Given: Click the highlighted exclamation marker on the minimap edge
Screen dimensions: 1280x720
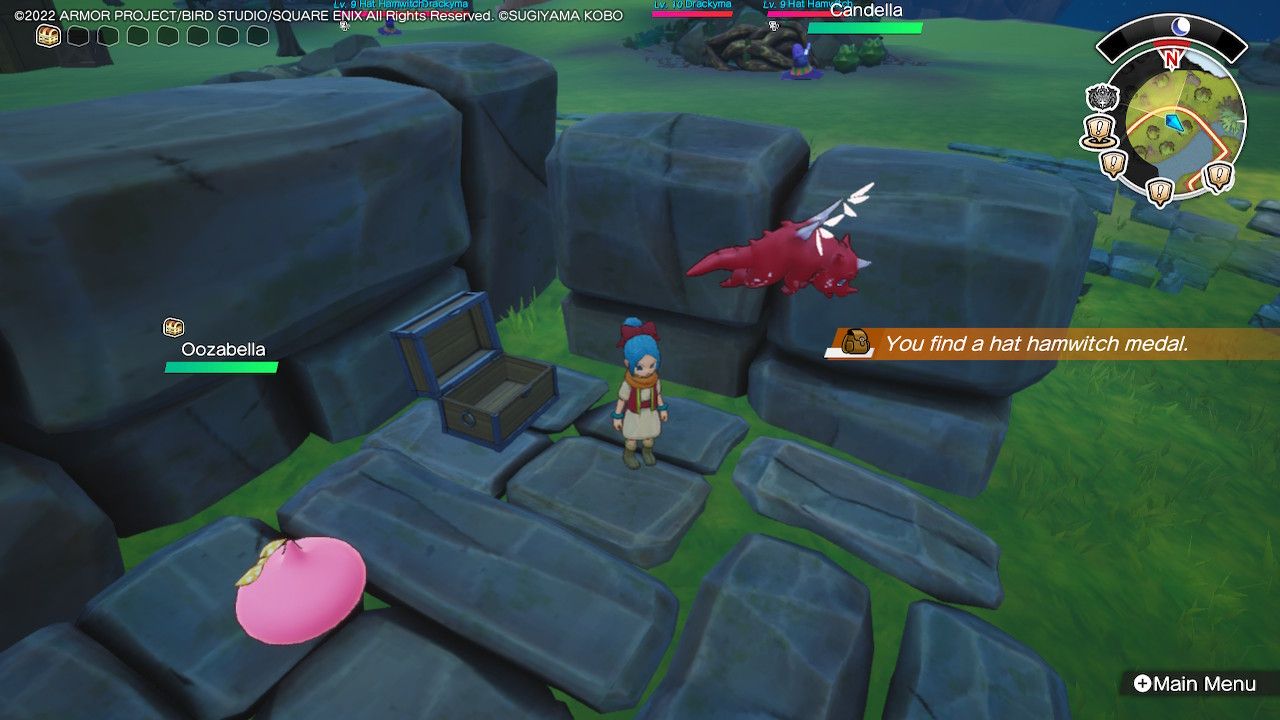Looking at the screenshot, I should click(x=1098, y=128).
